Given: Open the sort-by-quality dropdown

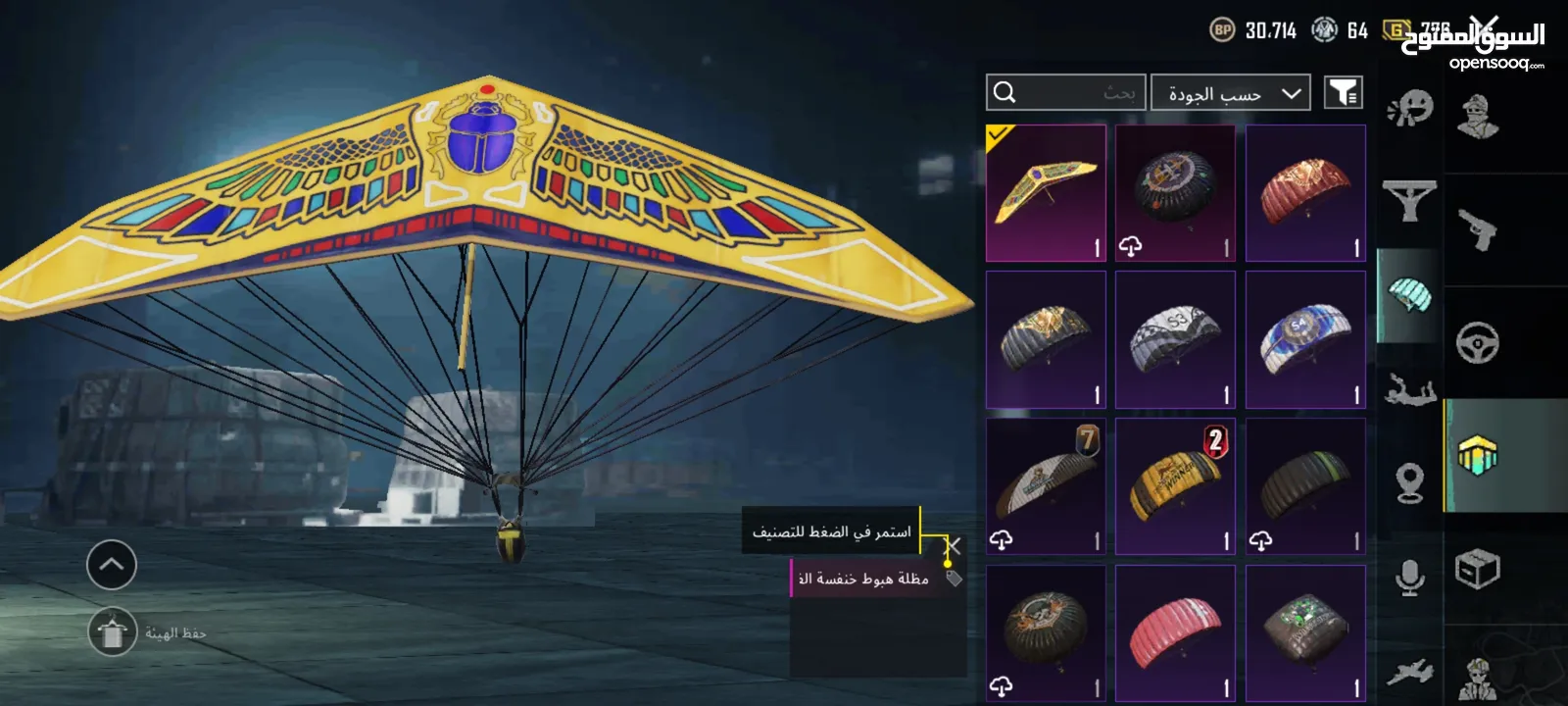Looking at the screenshot, I should (x=1230, y=93).
